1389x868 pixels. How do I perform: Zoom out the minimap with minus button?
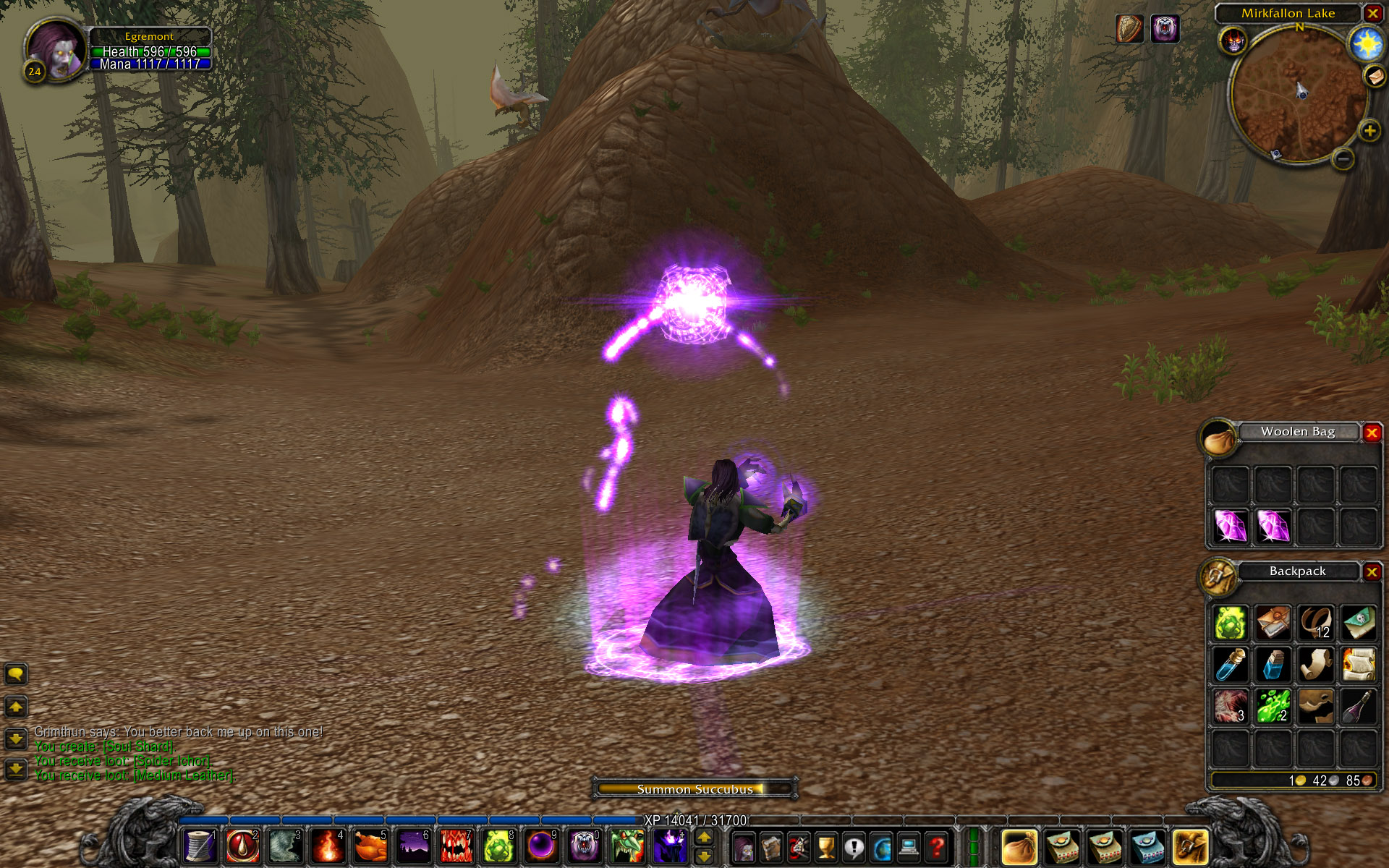(1343, 158)
